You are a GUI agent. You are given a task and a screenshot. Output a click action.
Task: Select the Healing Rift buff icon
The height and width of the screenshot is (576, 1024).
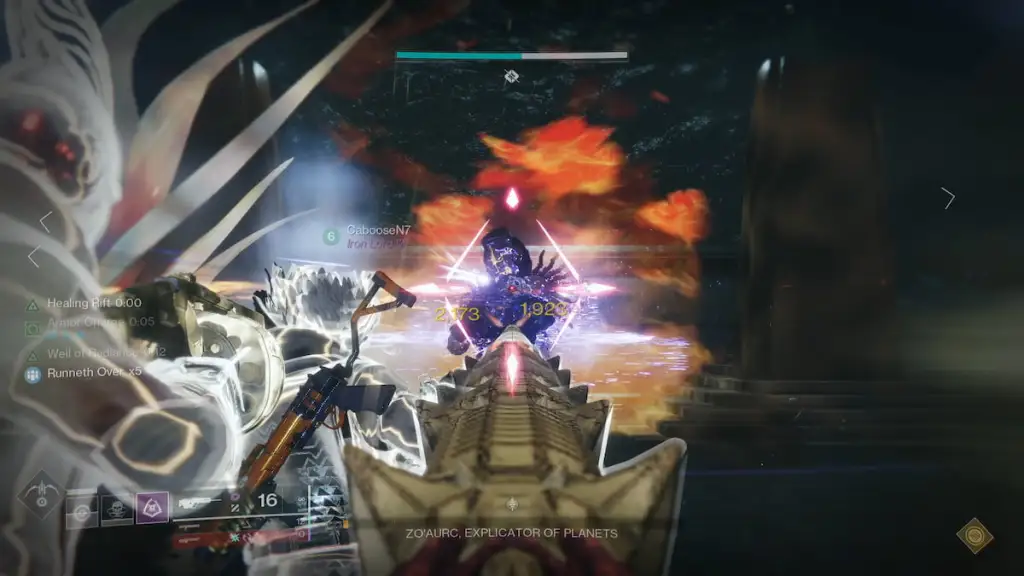pyautogui.click(x=33, y=303)
